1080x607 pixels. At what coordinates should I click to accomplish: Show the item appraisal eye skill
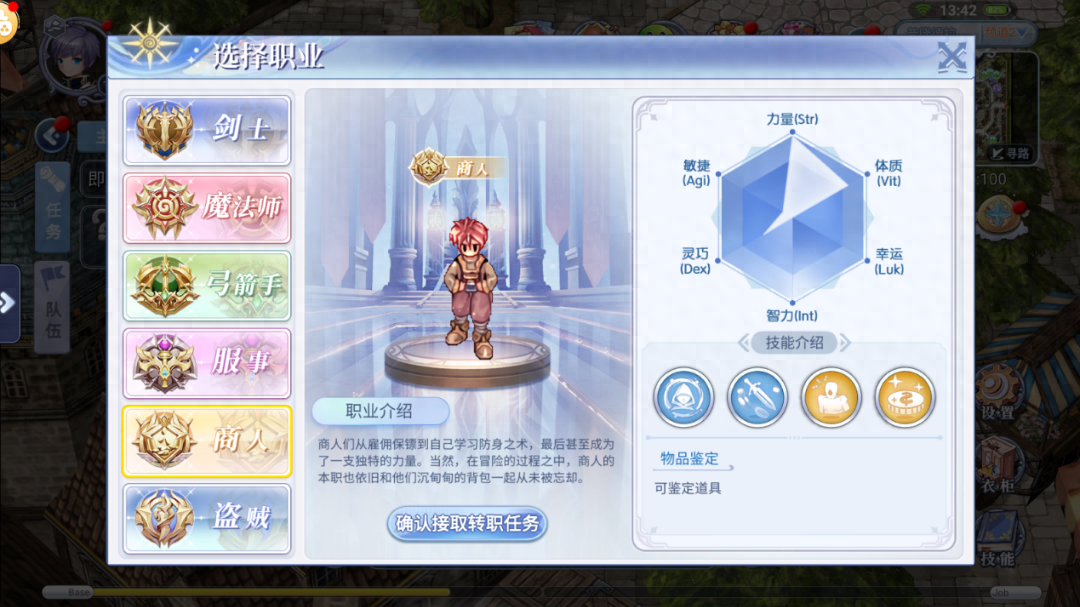[684, 397]
